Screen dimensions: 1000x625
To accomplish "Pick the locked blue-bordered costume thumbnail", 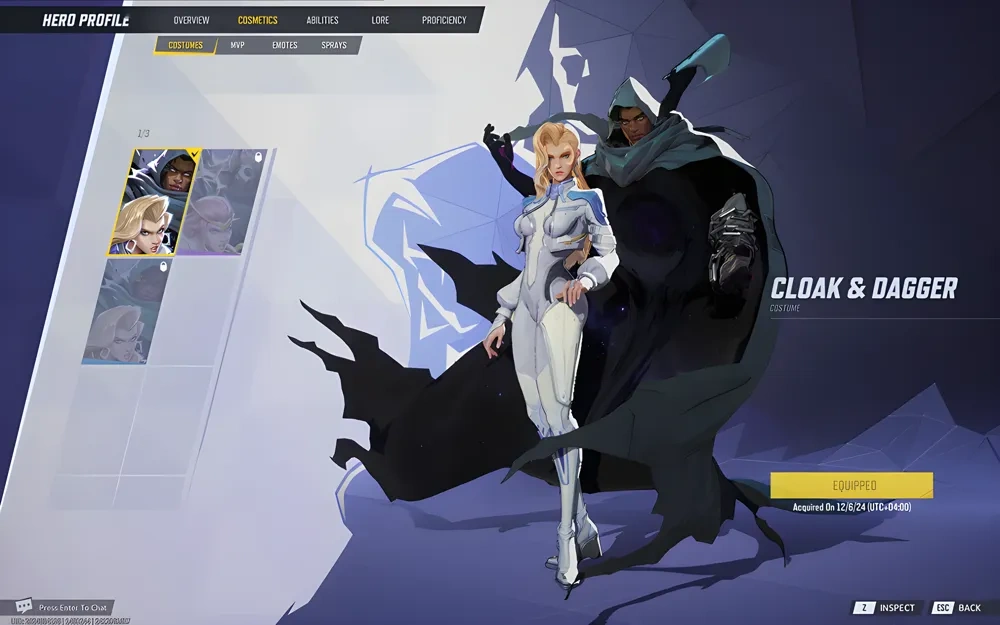I will pyautogui.click(x=125, y=311).
